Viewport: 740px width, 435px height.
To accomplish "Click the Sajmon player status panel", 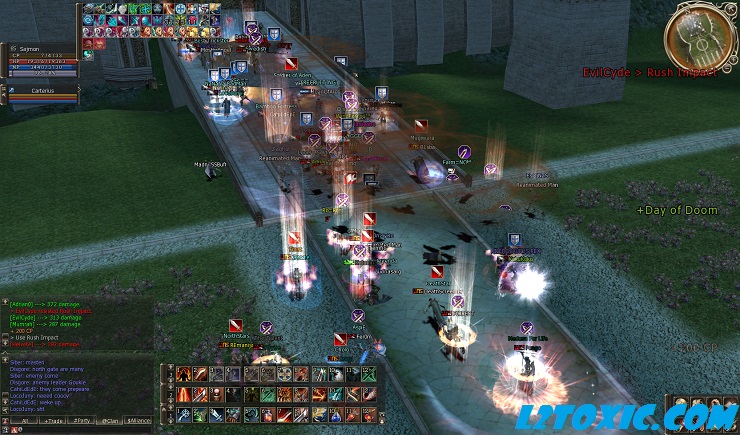I will 40,58.
